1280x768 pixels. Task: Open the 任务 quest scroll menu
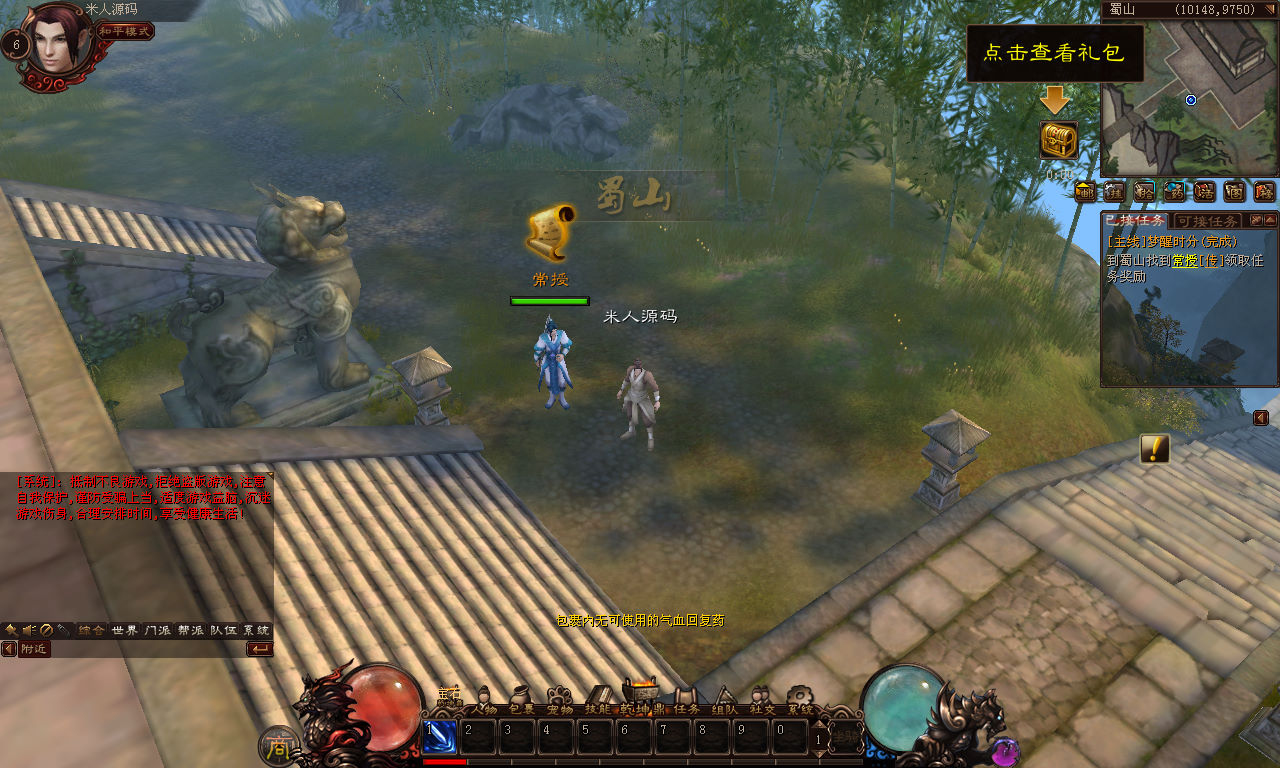tap(686, 701)
